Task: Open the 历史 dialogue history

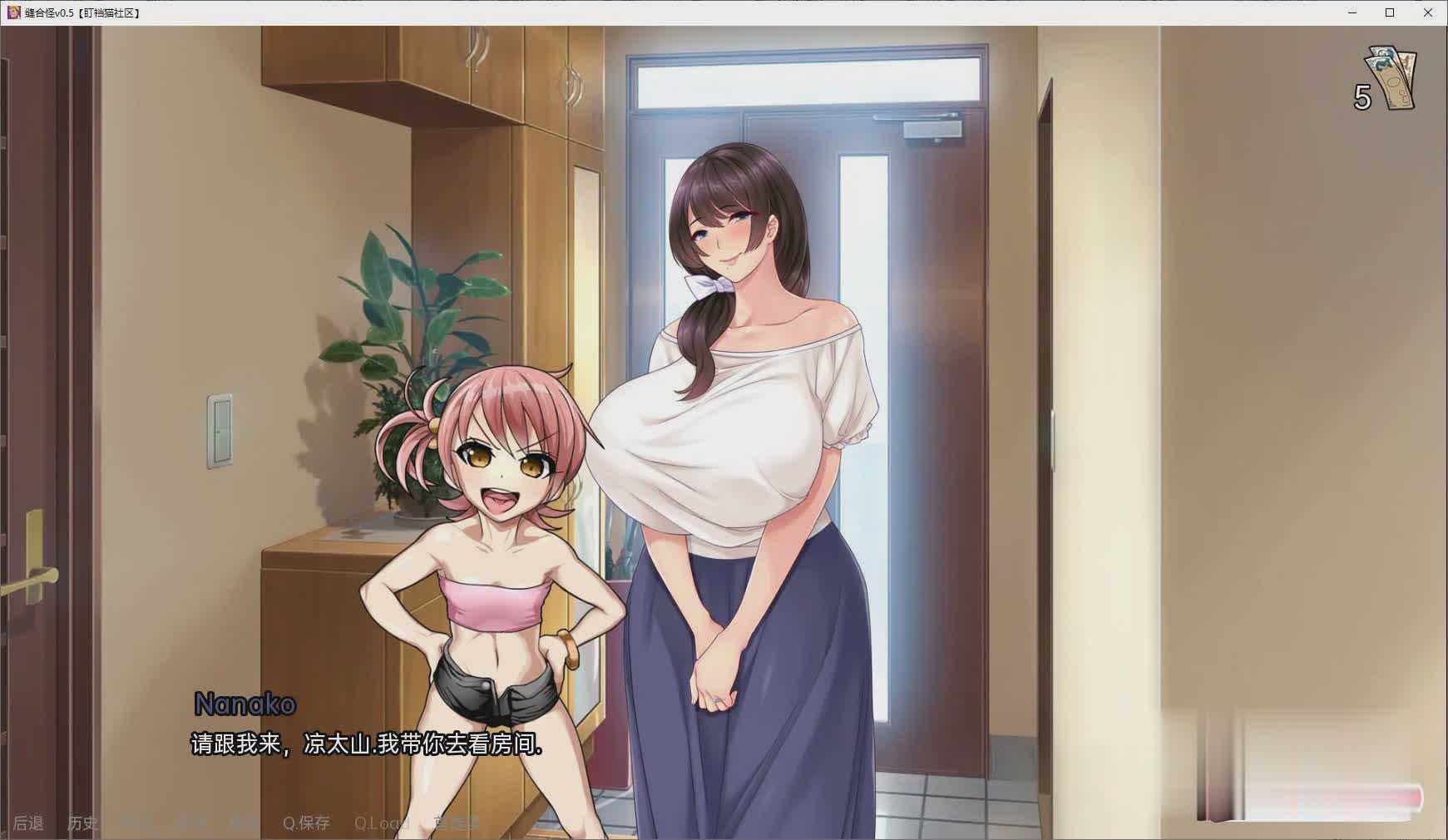Action: tap(82, 823)
